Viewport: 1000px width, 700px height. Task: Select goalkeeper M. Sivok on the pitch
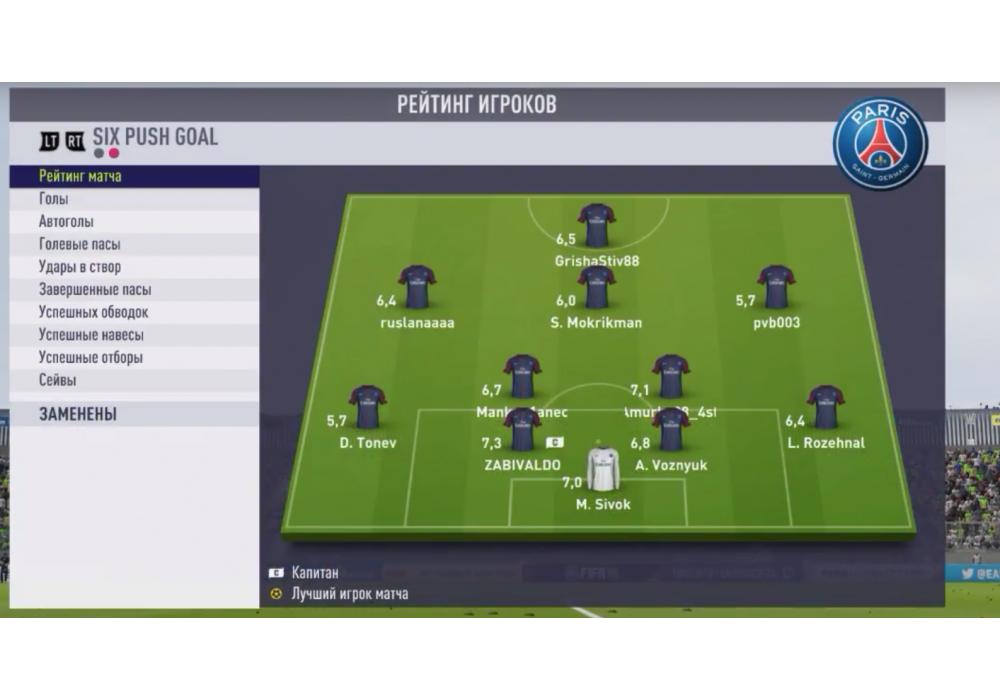tap(602, 468)
